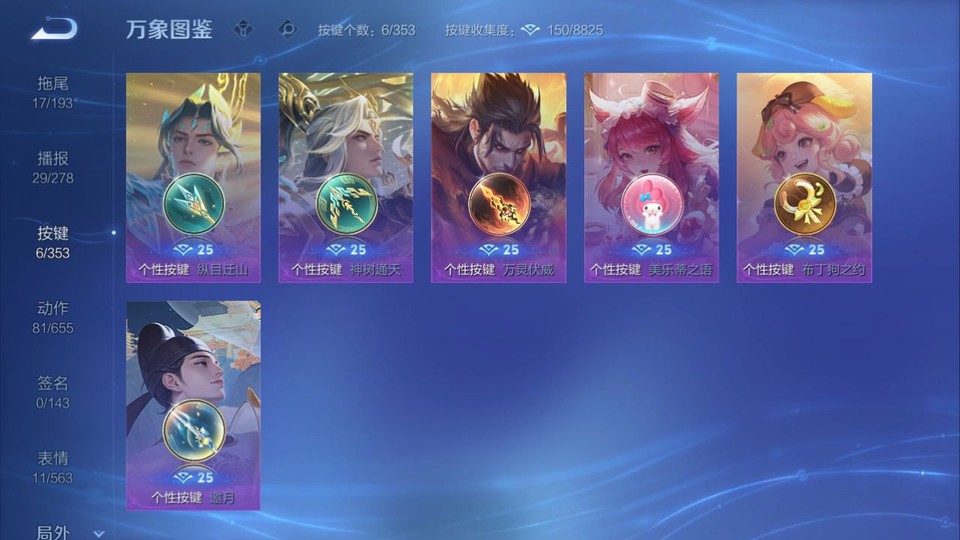Go back using the top-left return arrow
The width and height of the screenshot is (960, 540).
click(54, 29)
